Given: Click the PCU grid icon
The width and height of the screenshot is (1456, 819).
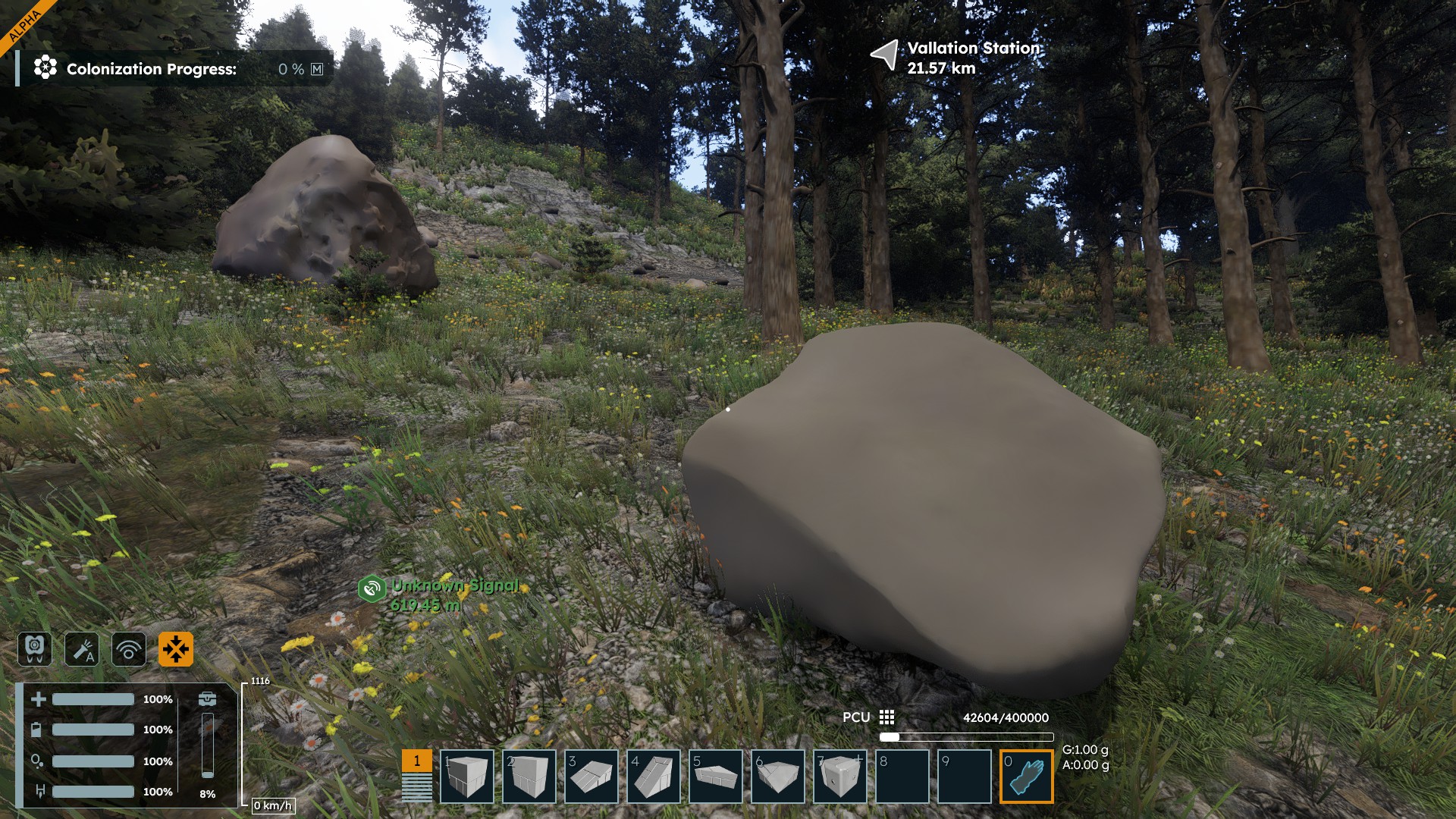Looking at the screenshot, I should tap(886, 717).
